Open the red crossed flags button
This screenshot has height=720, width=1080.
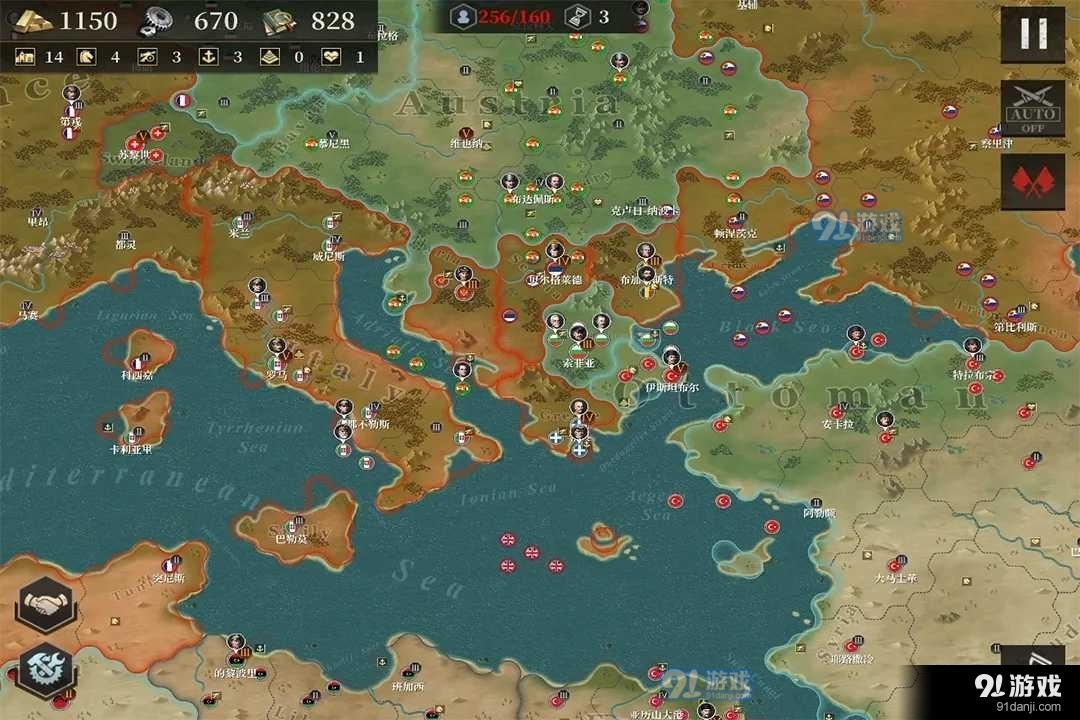pos(1033,181)
